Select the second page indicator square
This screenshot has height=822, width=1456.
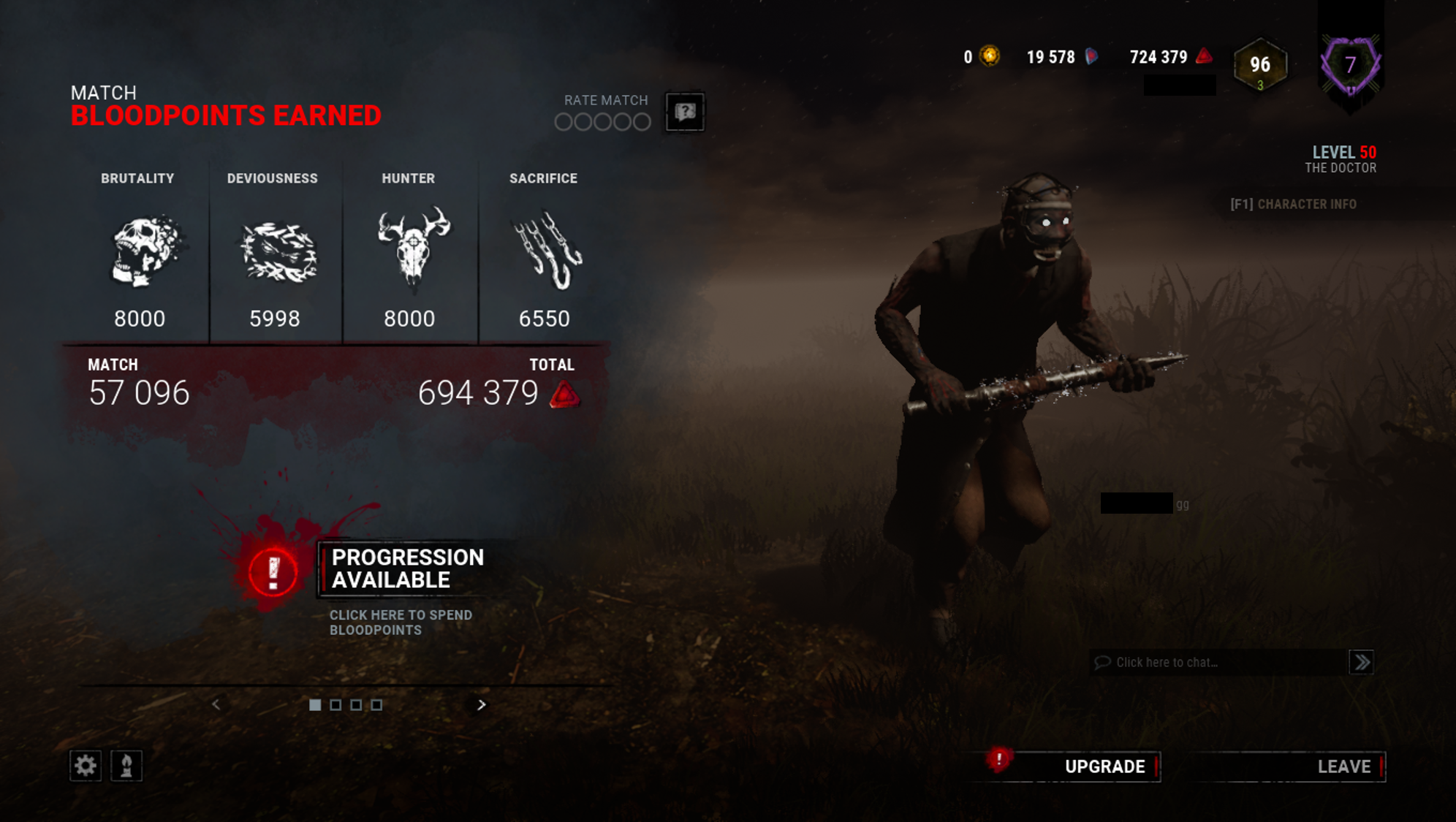(335, 704)
